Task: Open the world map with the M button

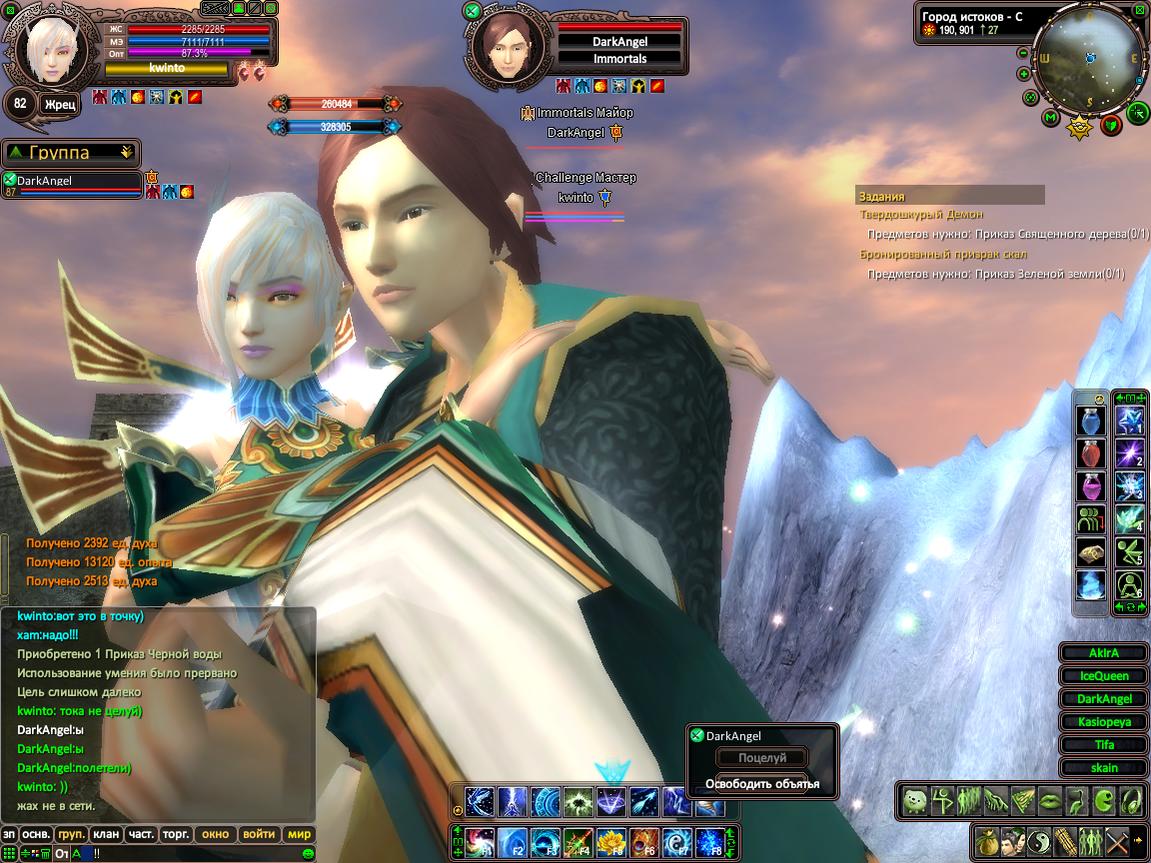Action: pyautogui.click(x=1050, y=117)
